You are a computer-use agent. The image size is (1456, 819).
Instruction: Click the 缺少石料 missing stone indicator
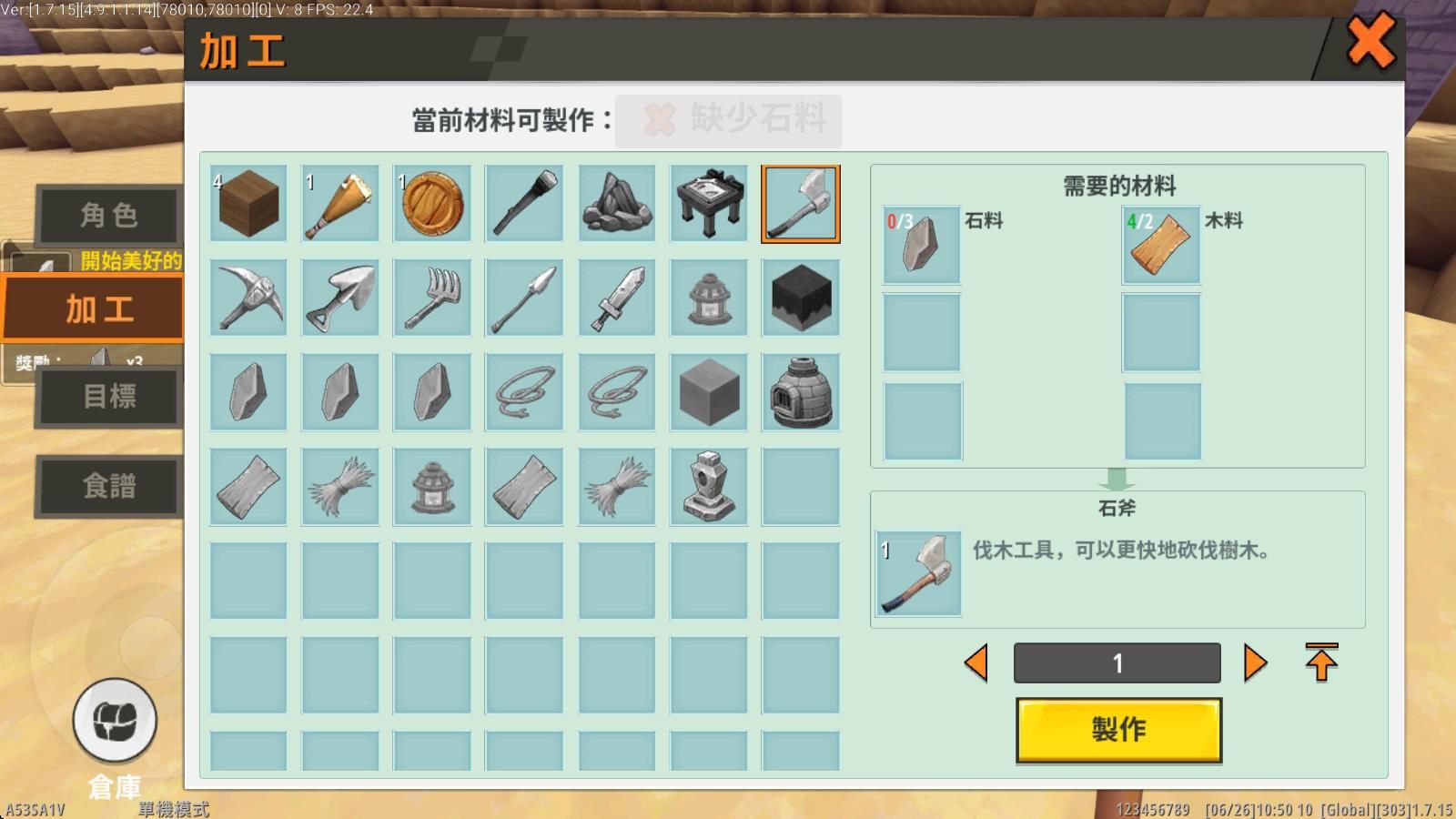click(728, 119)
